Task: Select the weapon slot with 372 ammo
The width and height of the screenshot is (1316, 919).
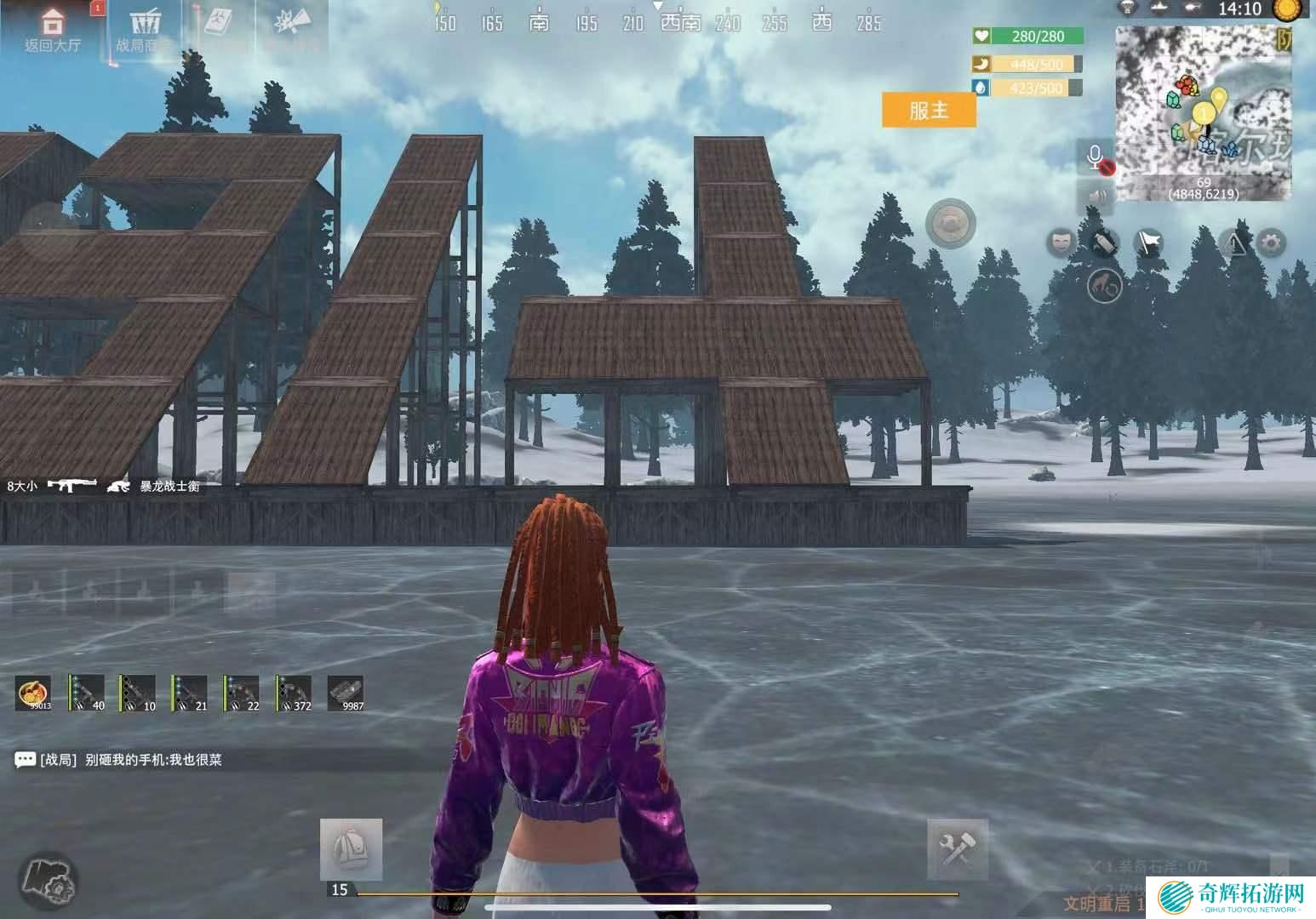Action: pos(294,693)
